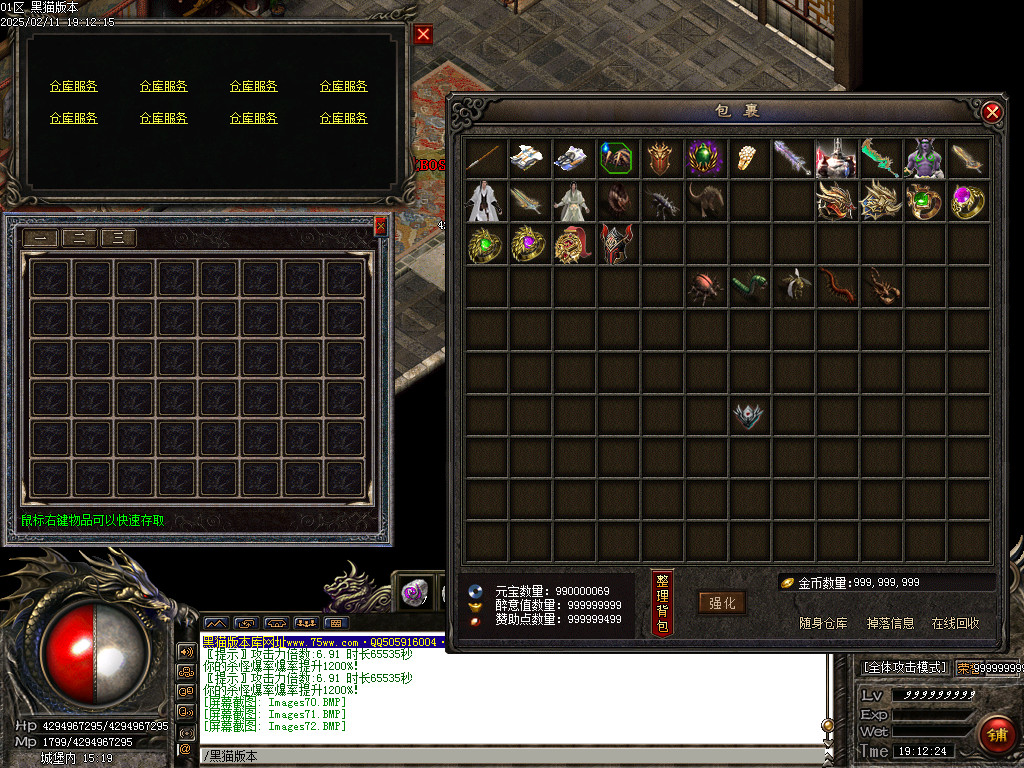The height and width of the screenshot is (768, 1024).
Task: Close the warehouse storage grid window
Action: 380,227
